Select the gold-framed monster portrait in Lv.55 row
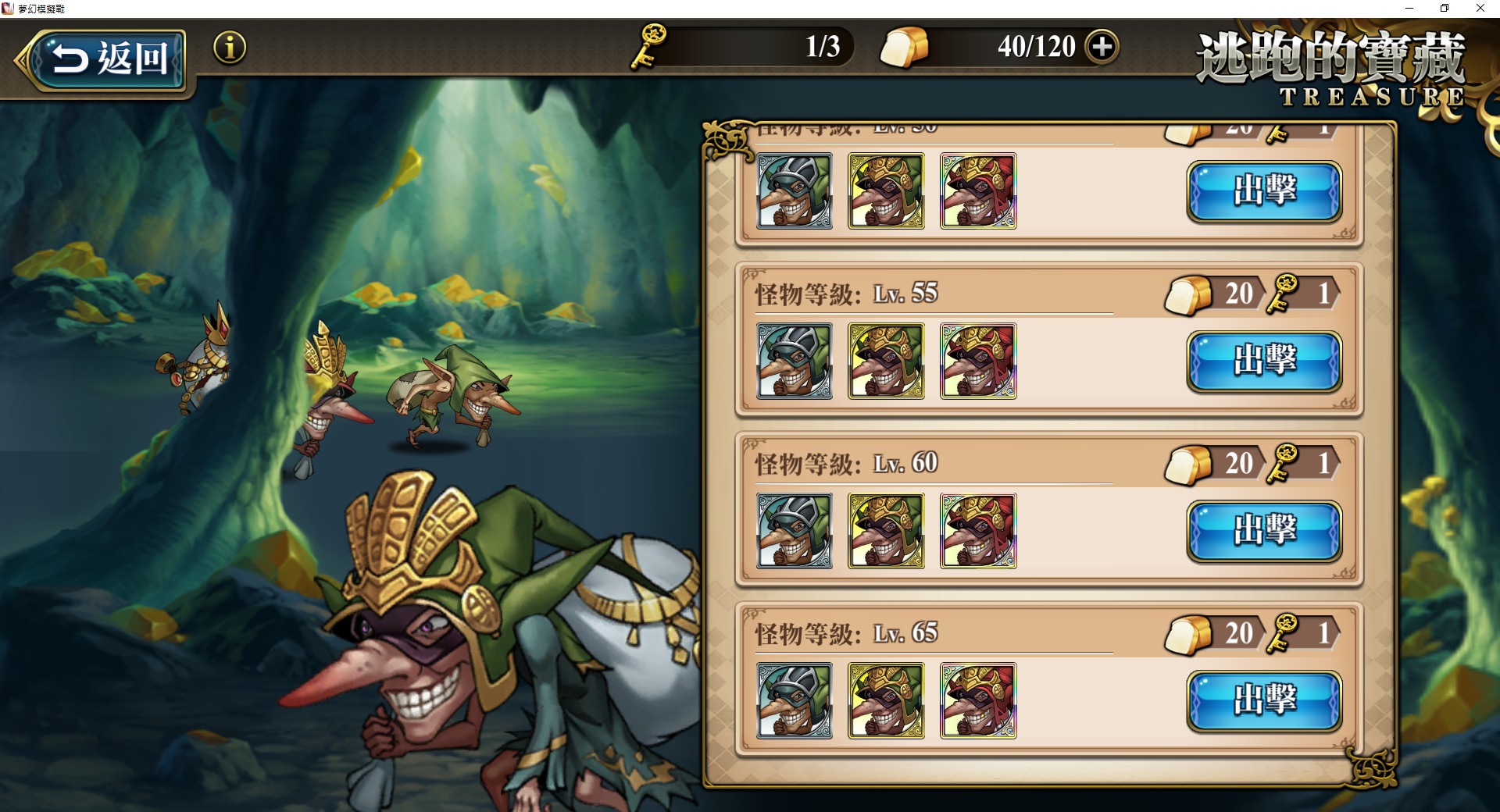 click(x=886, y=361)
